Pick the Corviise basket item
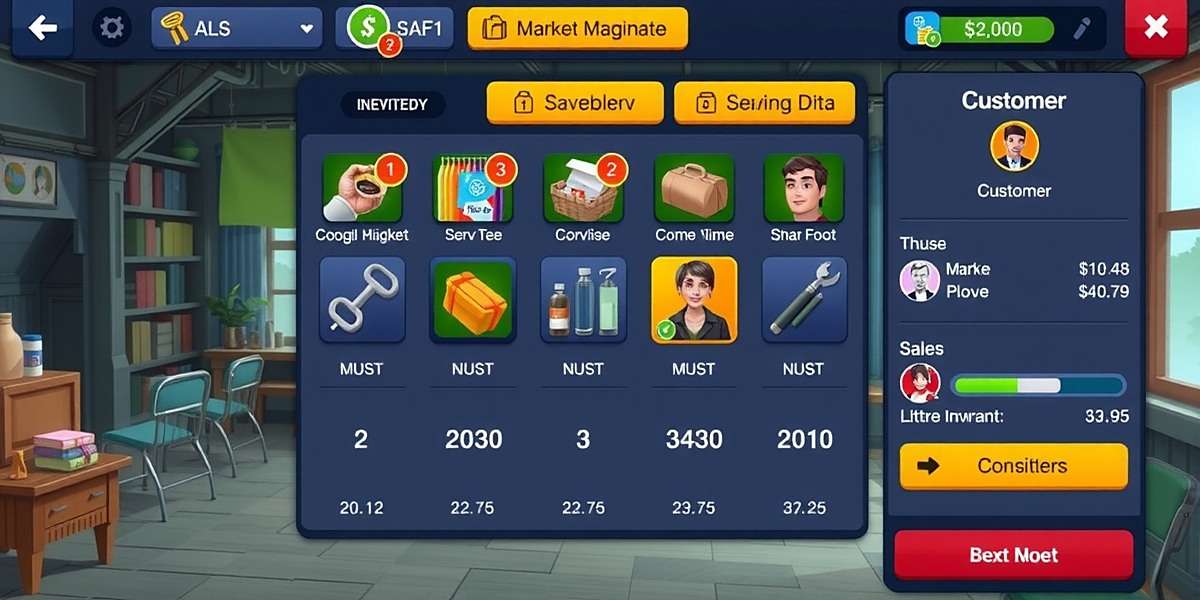The image size is (1200, 600). [x=583, y=189]
